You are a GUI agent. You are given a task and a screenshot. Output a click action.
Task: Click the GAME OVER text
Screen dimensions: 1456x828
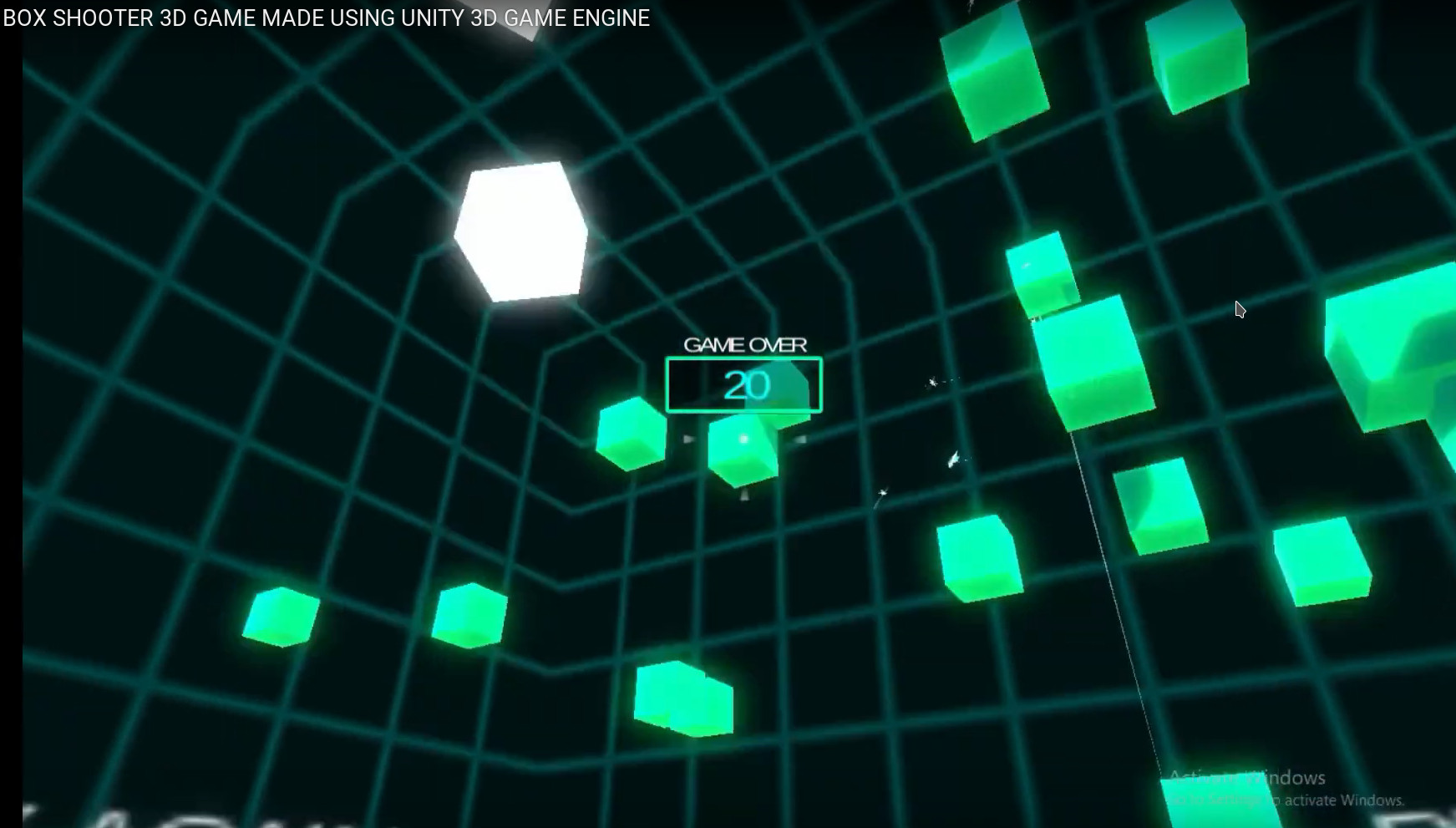(746, 343)
